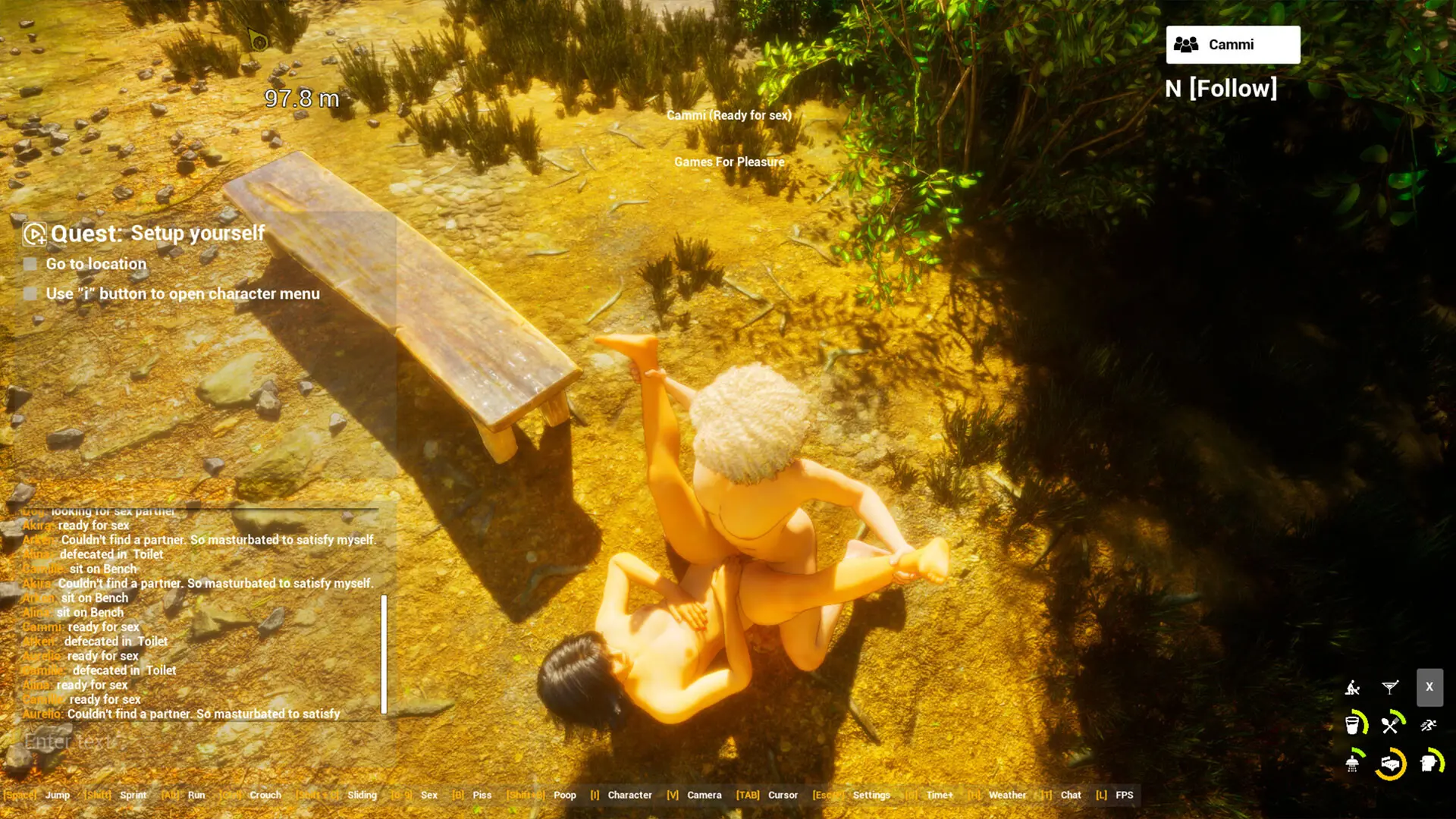Tick the 'Go to location' quest objective
Screen dimensions: 1456x819
(30, 264)
